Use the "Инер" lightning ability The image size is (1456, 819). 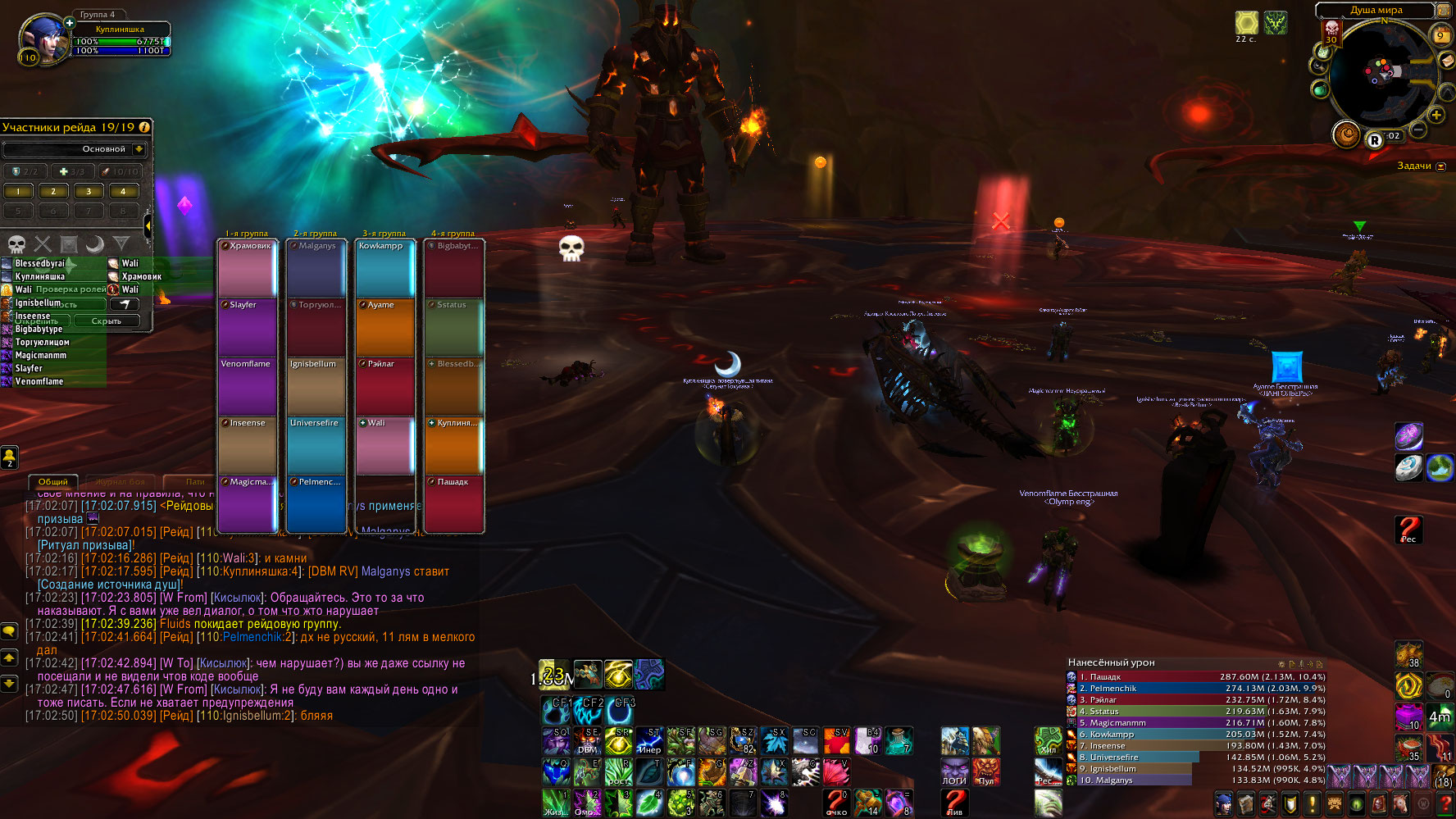(x=649, y=740)
